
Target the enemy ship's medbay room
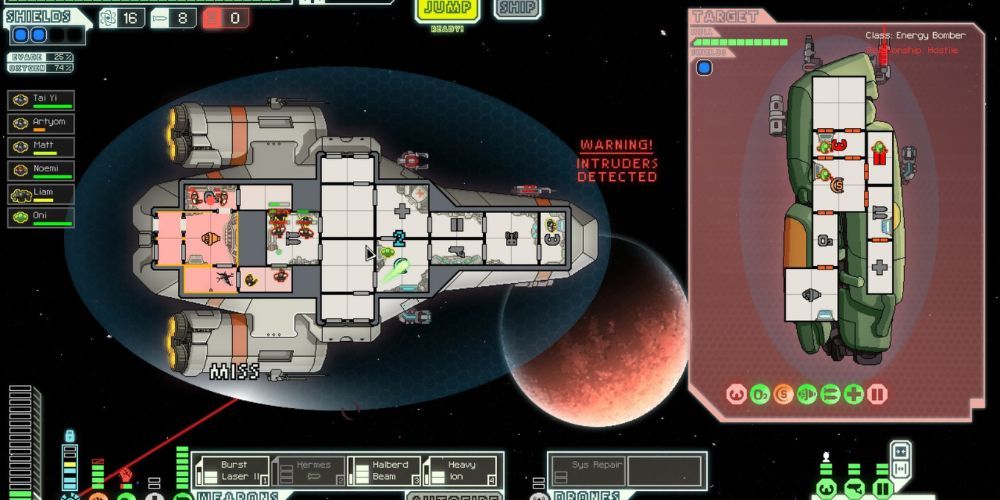tap(879, 267)
